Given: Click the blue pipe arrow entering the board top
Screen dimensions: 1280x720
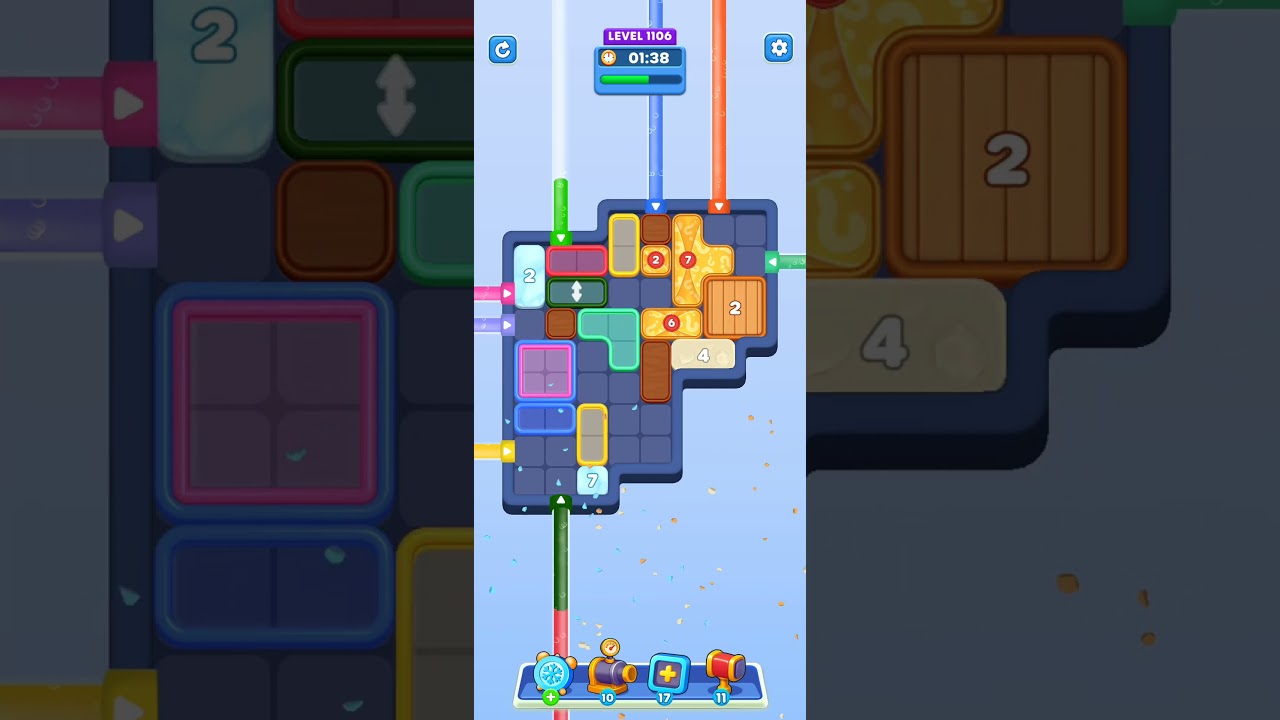Looking at the screenshot, I should tap(657, 205).
